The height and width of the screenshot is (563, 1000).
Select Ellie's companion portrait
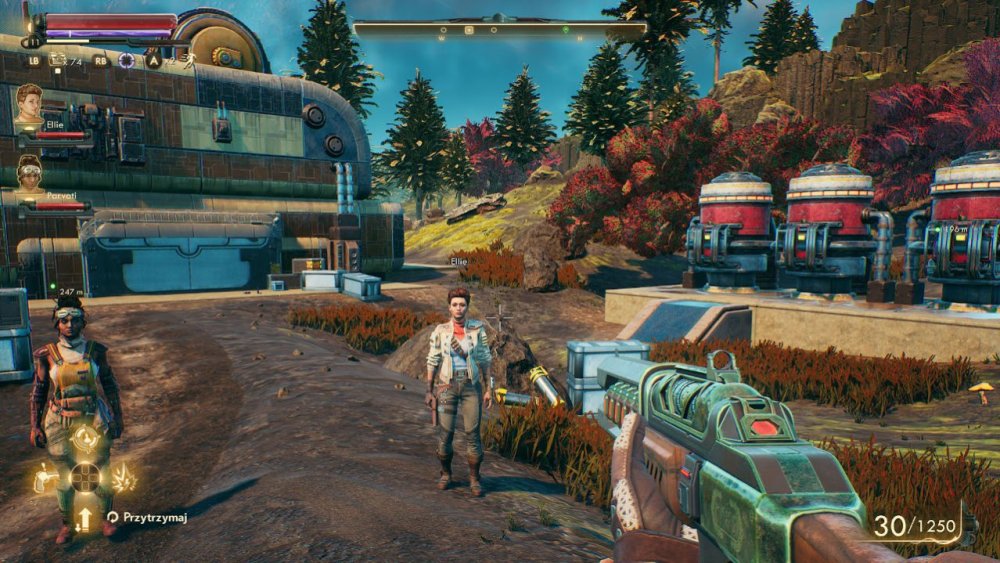tap(29, 104)
